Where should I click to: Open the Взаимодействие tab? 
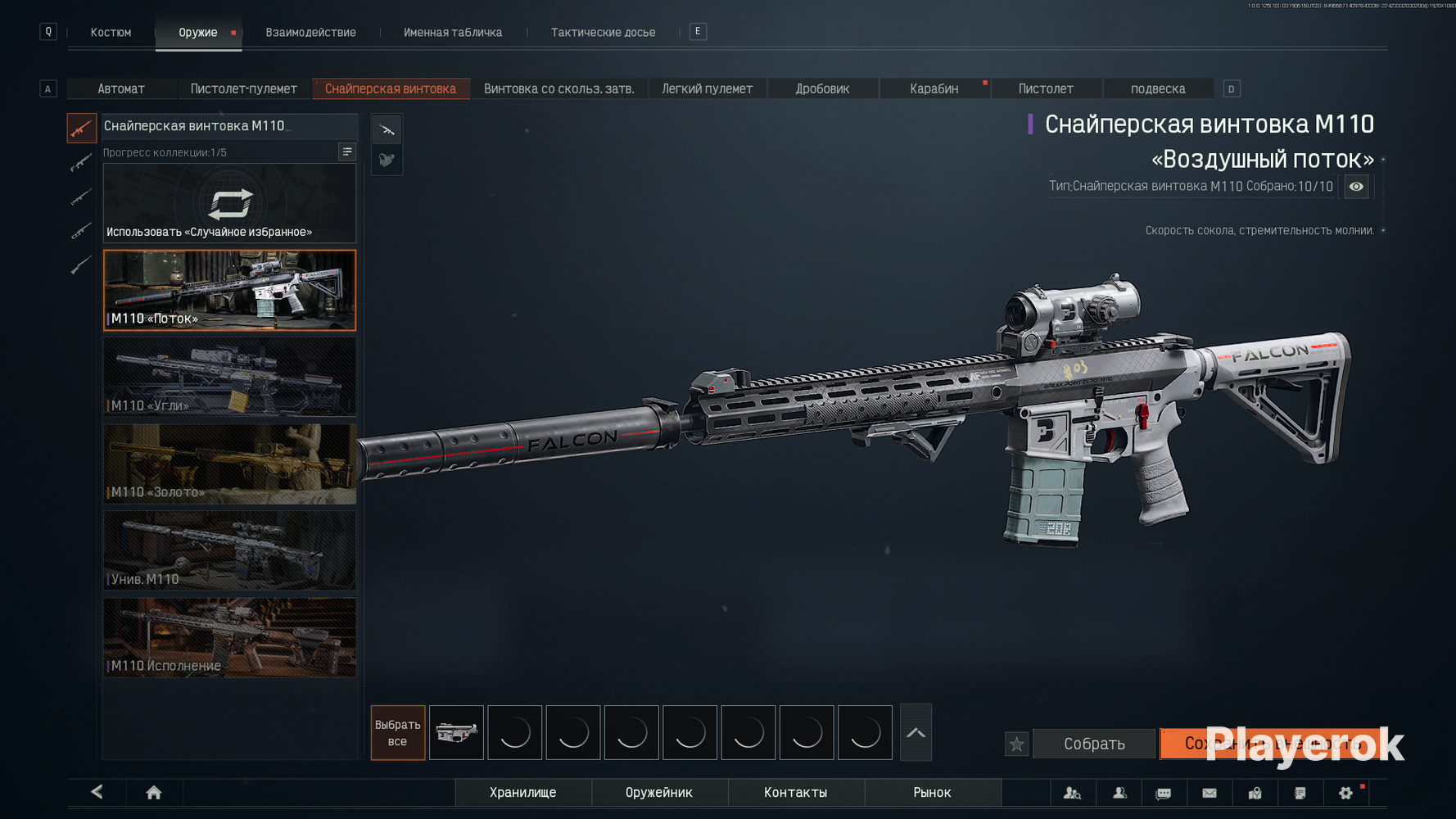(x=310, y=33)
